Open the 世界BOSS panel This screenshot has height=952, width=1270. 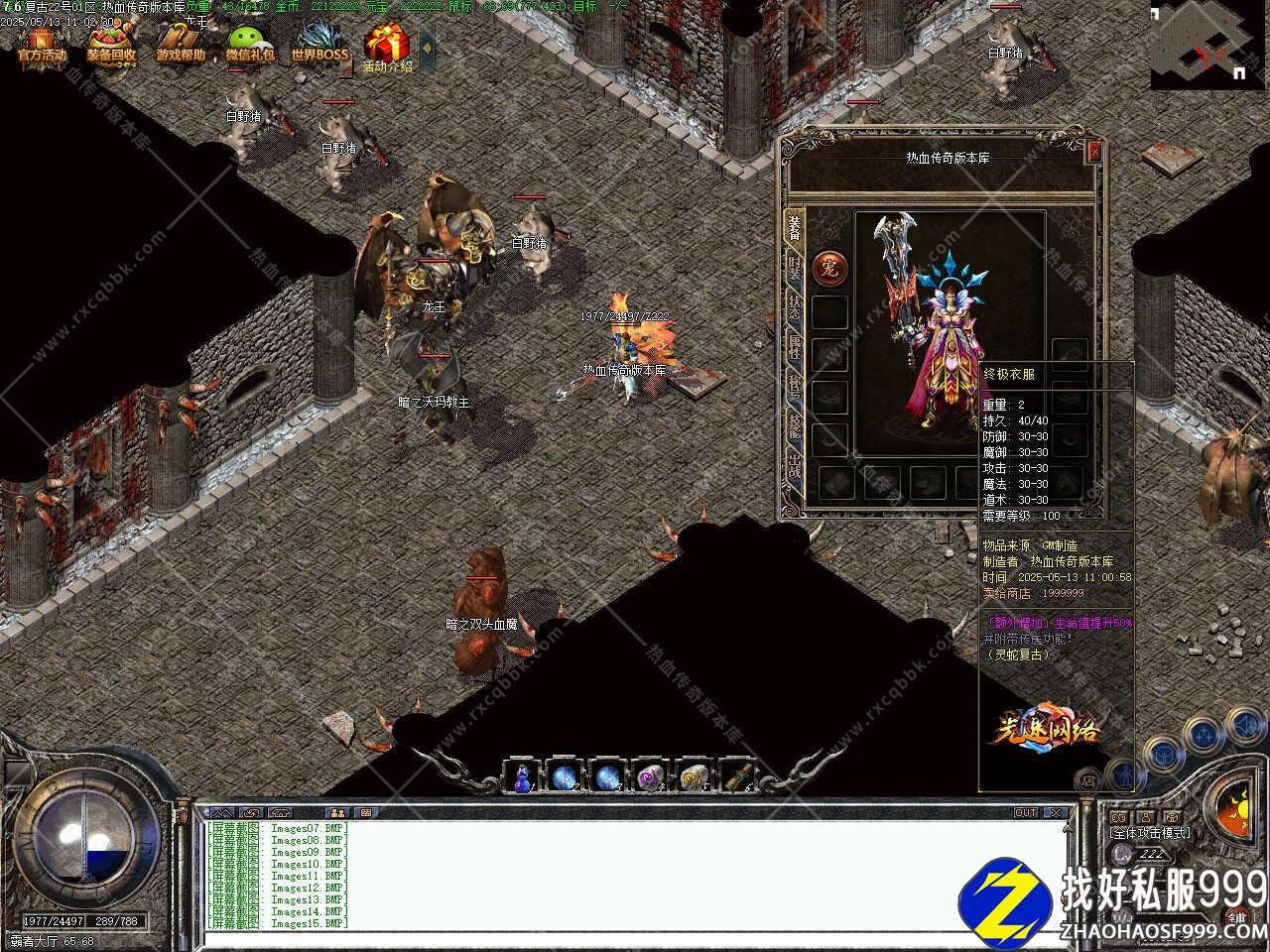tap(319, 46)
